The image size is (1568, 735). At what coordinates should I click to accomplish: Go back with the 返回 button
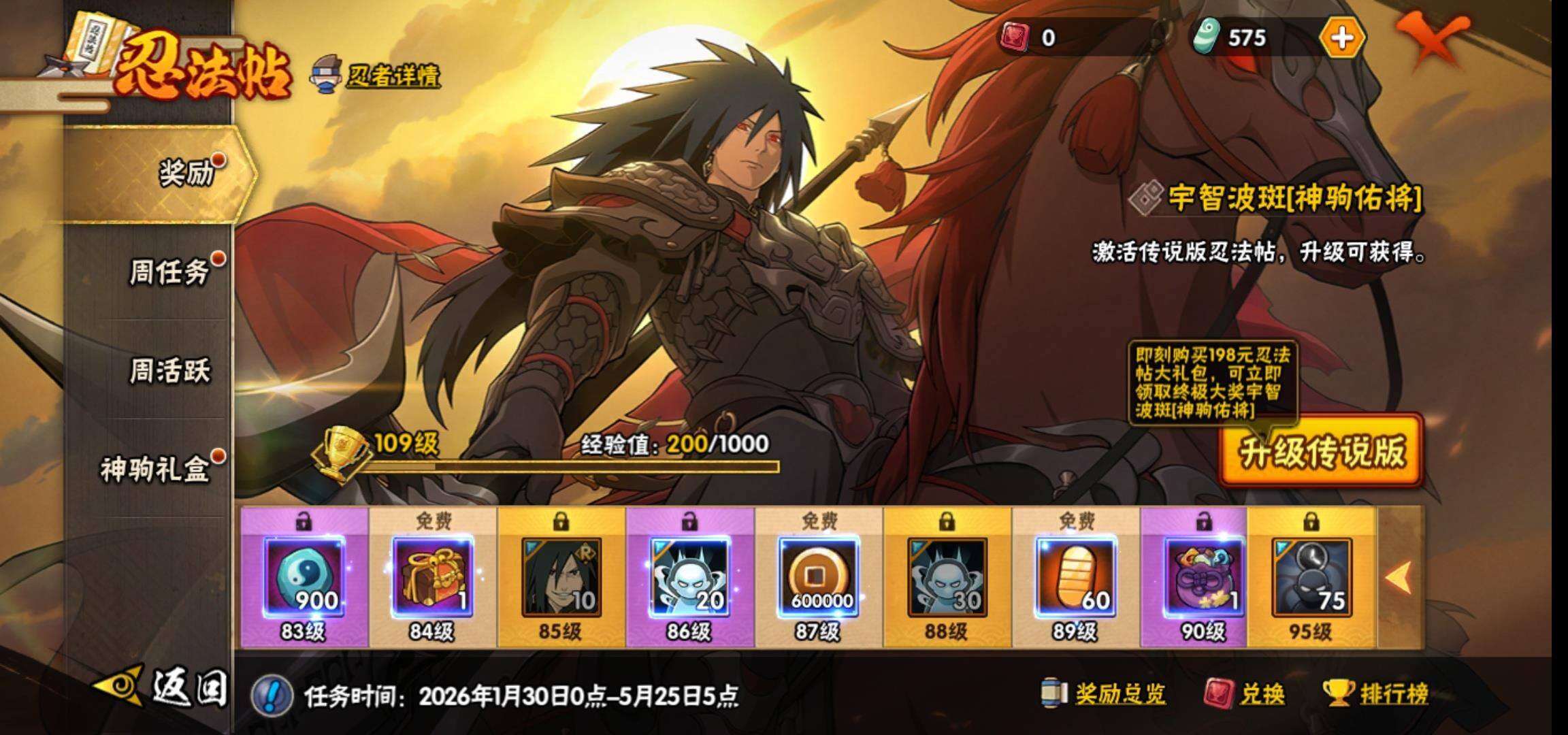[x=163, y=687]
